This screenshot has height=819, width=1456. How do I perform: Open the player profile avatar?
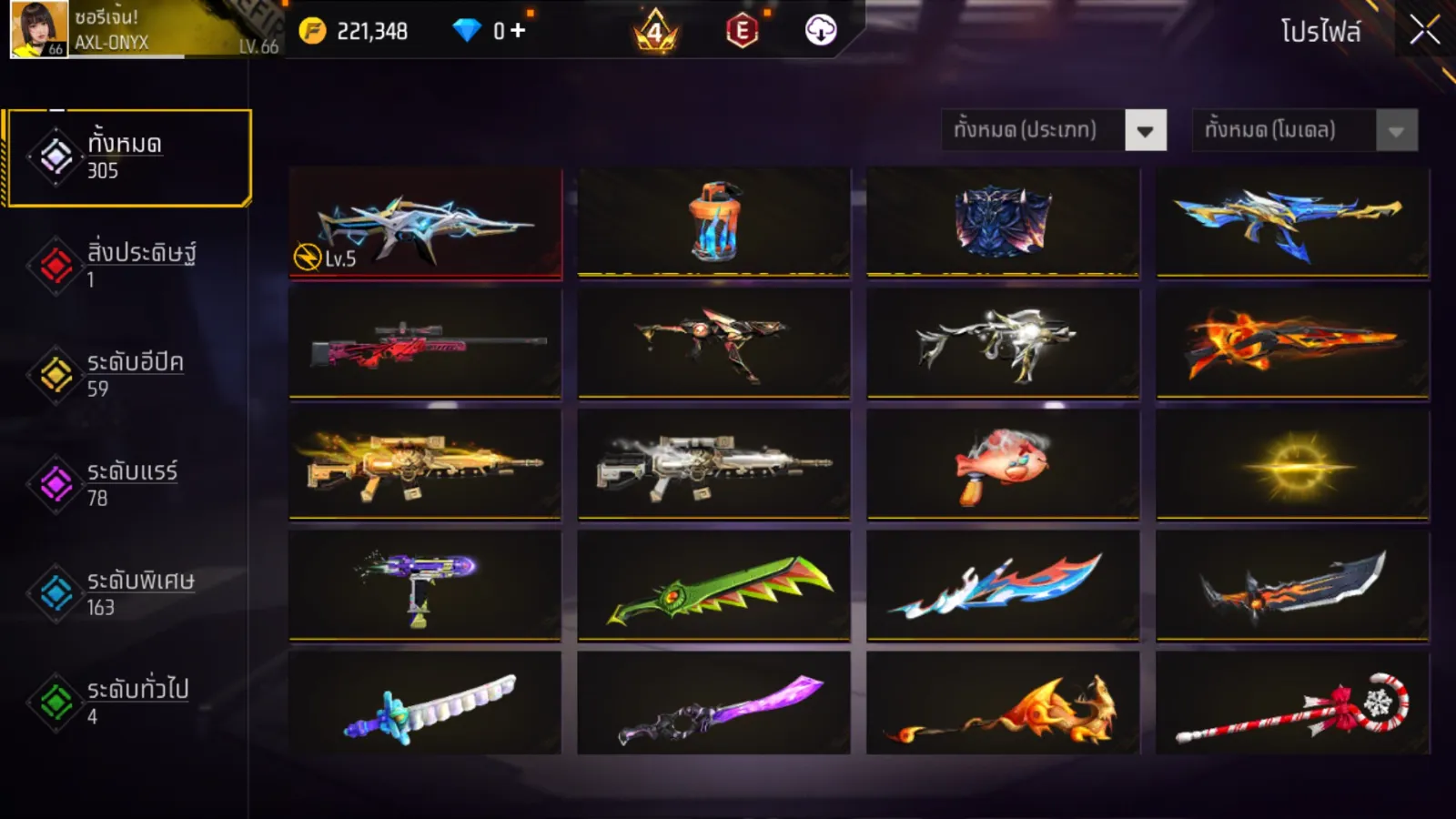pyautogui.click(x=38, y=29)
